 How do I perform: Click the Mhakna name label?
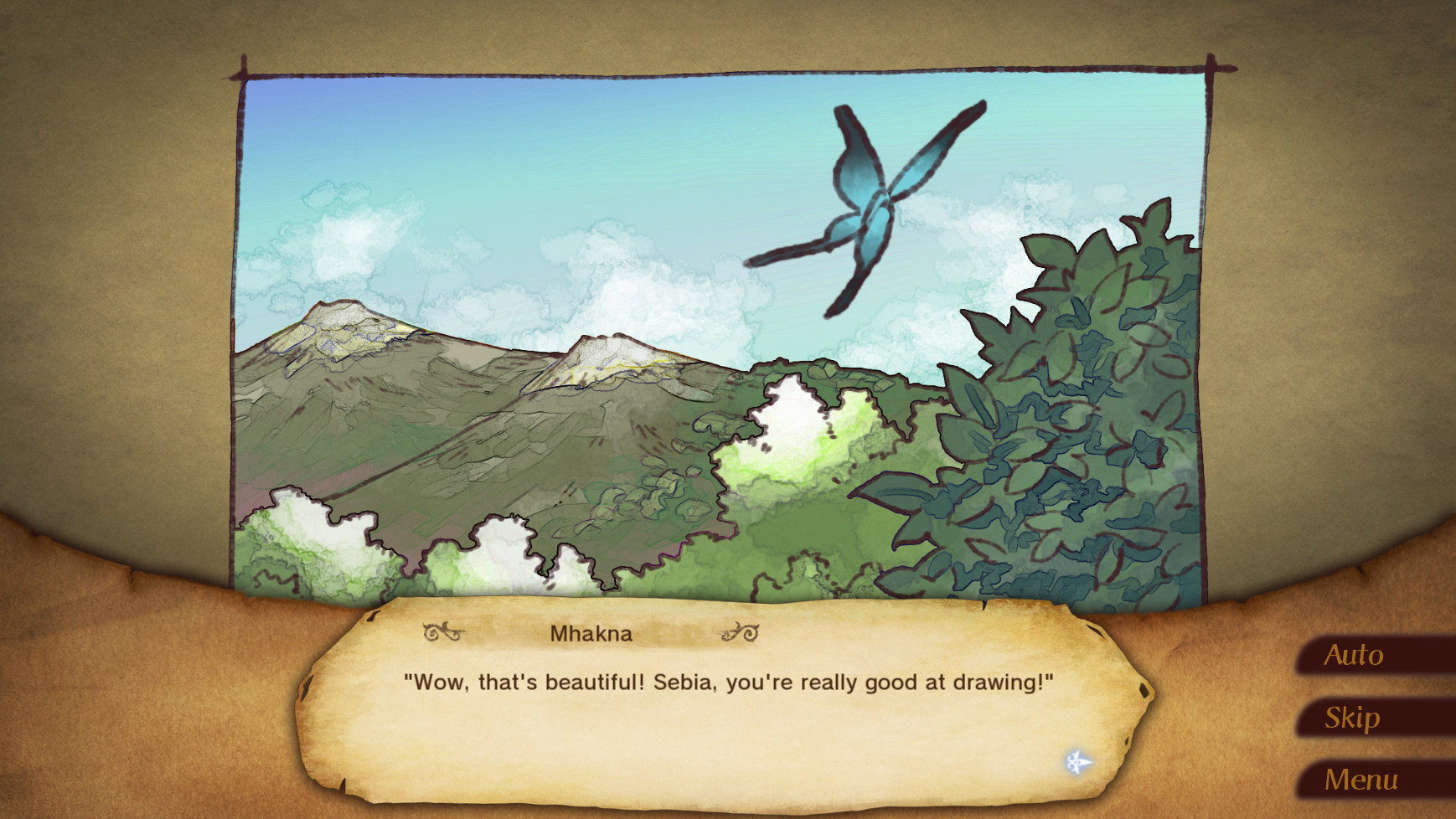tap(589, 633)
